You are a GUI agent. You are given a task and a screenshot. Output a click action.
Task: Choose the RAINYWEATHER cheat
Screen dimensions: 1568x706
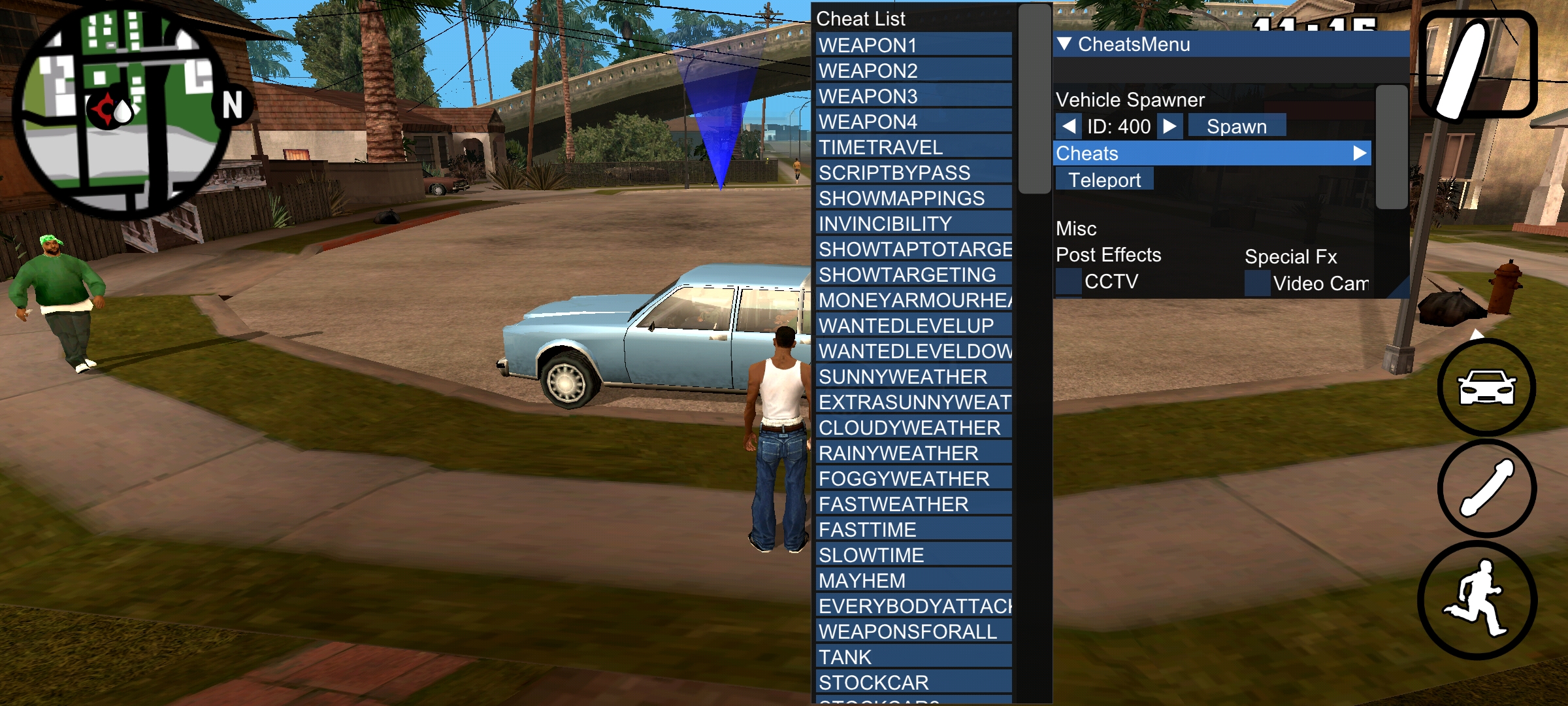click(913, 453)
